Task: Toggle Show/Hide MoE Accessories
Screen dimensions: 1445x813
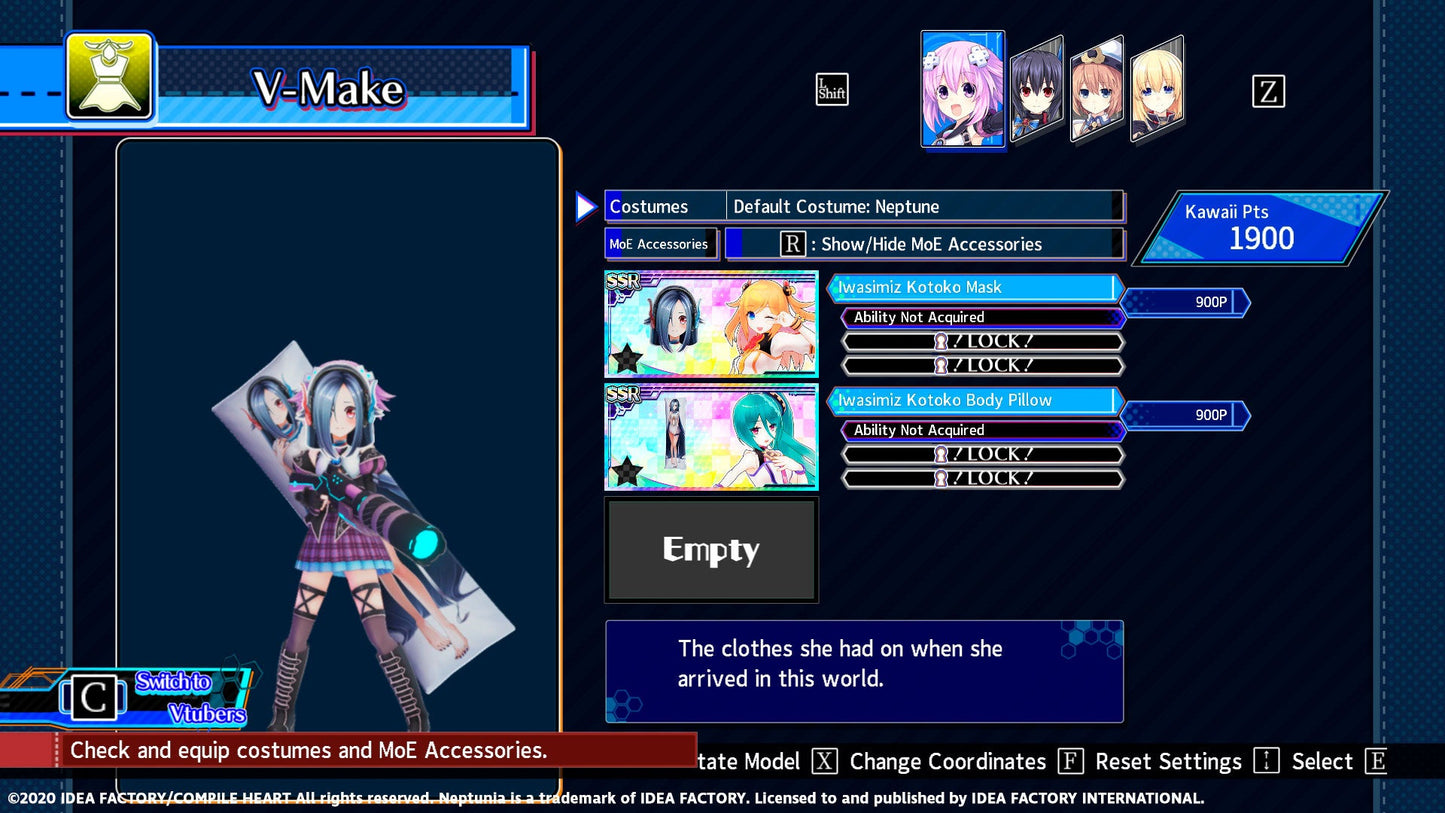Action: click(x=925, y=244)
